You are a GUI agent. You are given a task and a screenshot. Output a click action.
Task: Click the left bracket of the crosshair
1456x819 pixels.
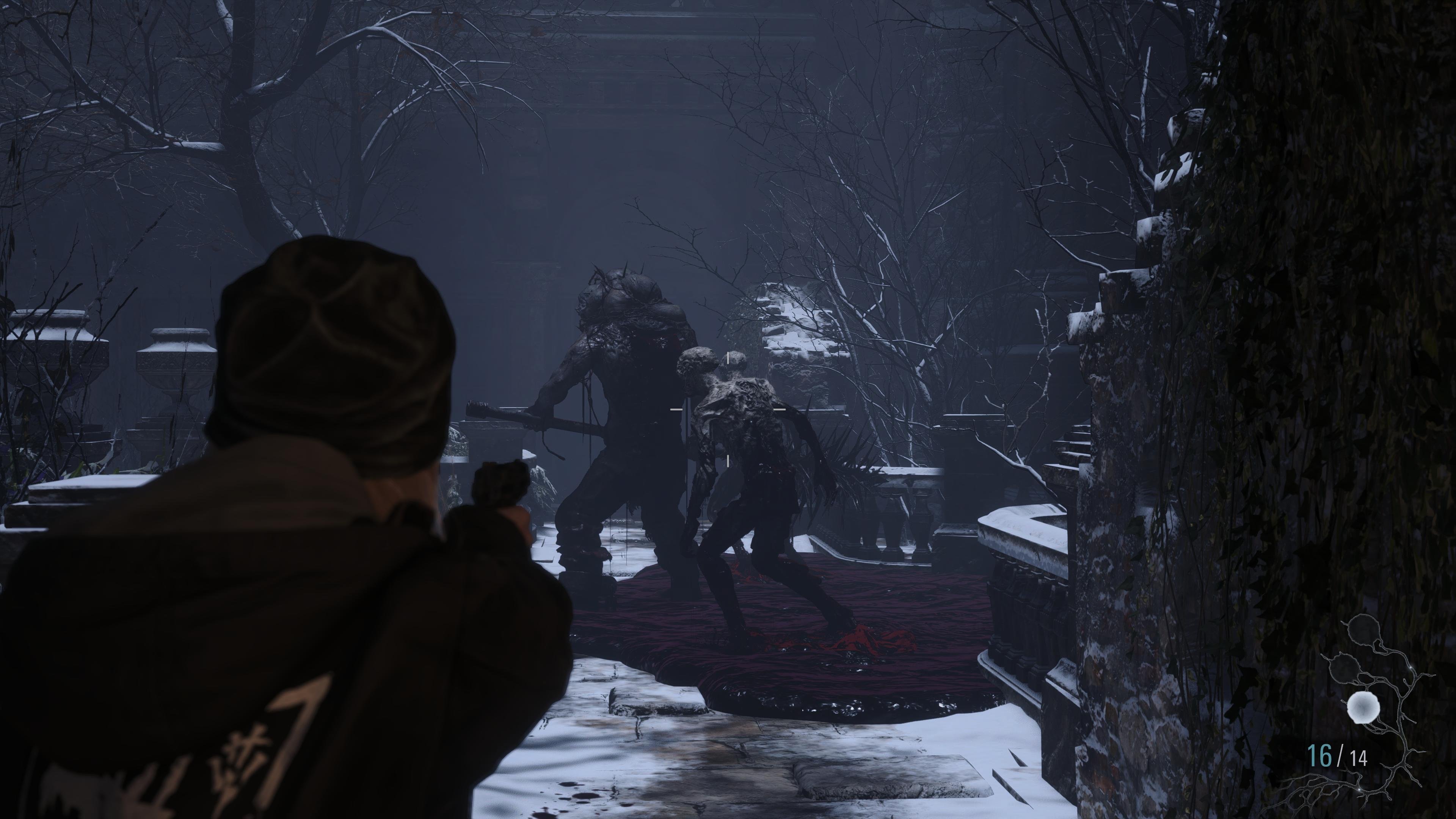pyautogui.click(x=676, y=410)
